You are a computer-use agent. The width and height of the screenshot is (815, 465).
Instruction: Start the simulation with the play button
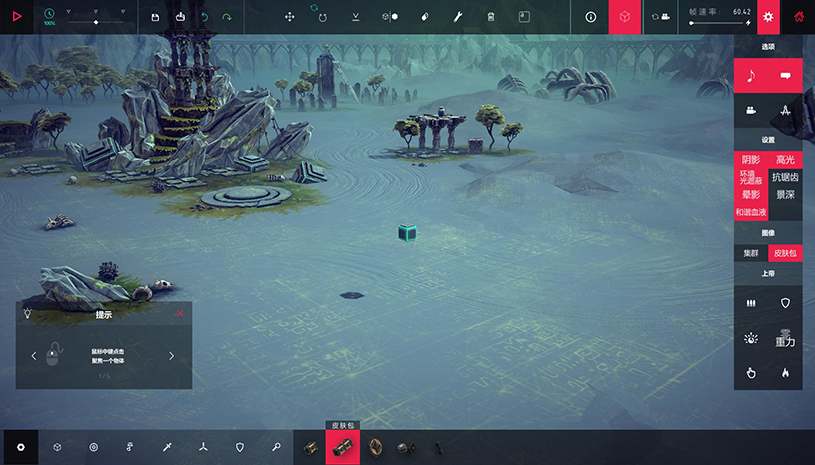15,17
